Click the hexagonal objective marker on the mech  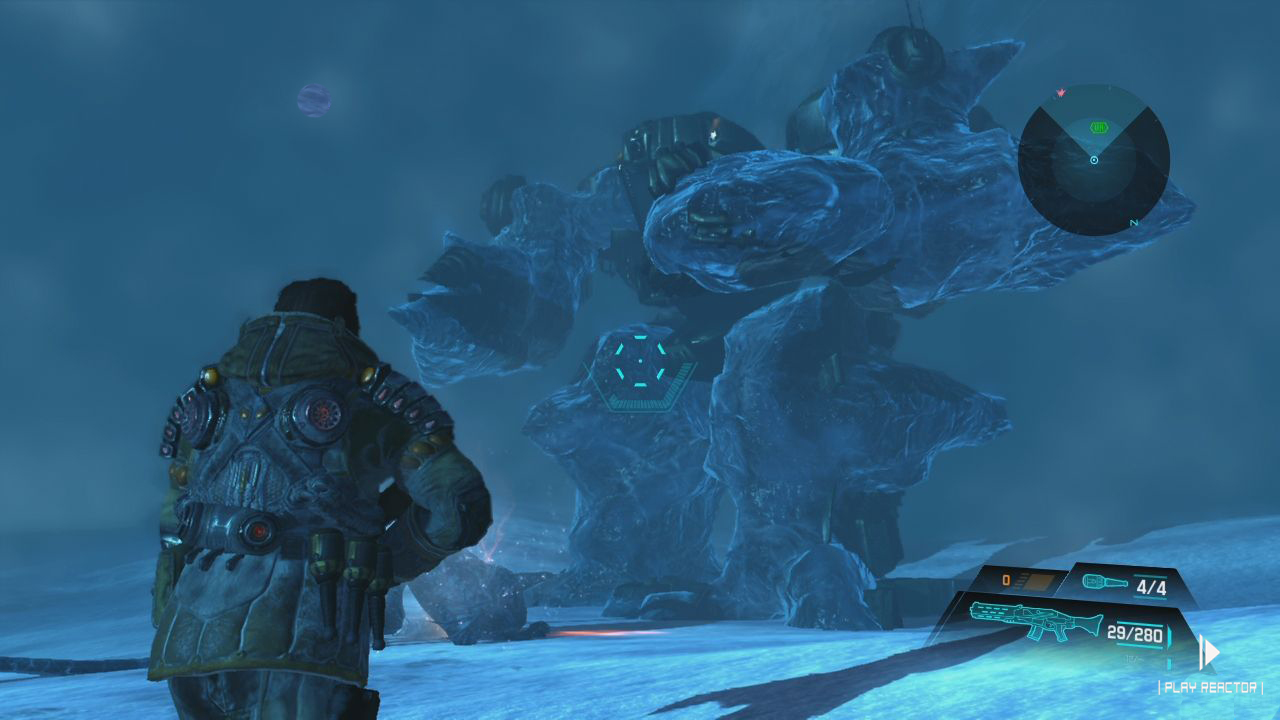point(638,364)
